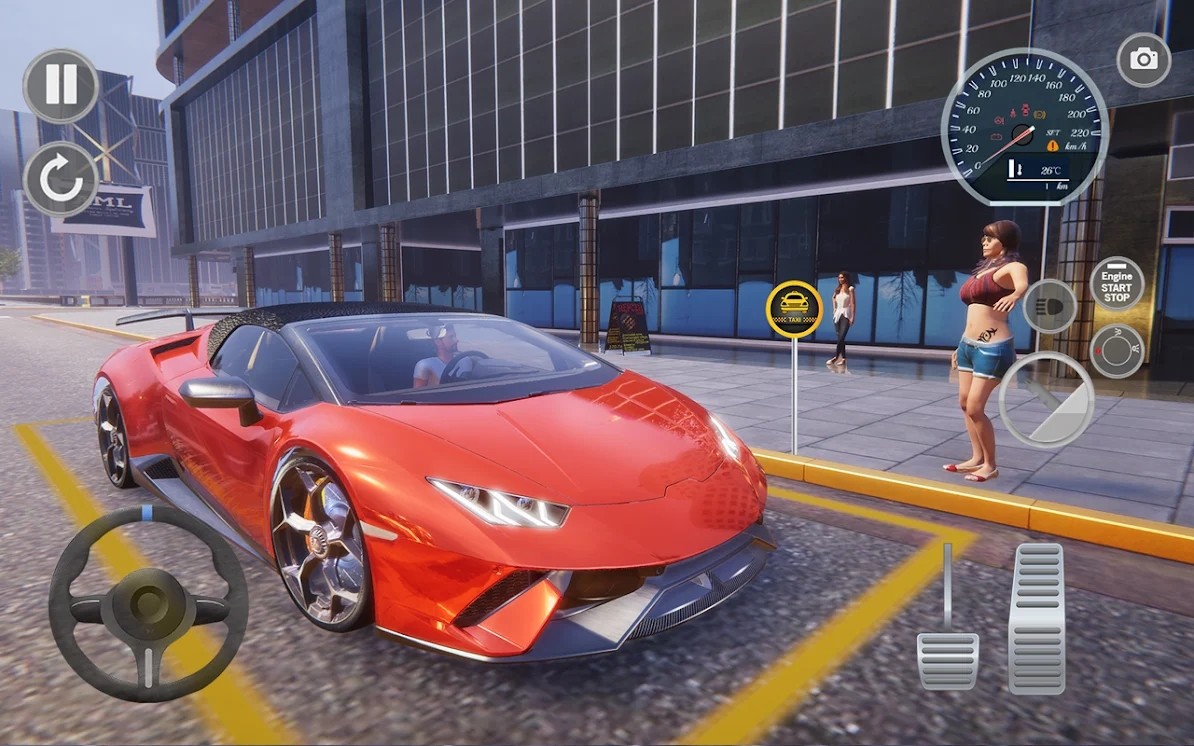Click the steering wheel control

tap(148, 603)
